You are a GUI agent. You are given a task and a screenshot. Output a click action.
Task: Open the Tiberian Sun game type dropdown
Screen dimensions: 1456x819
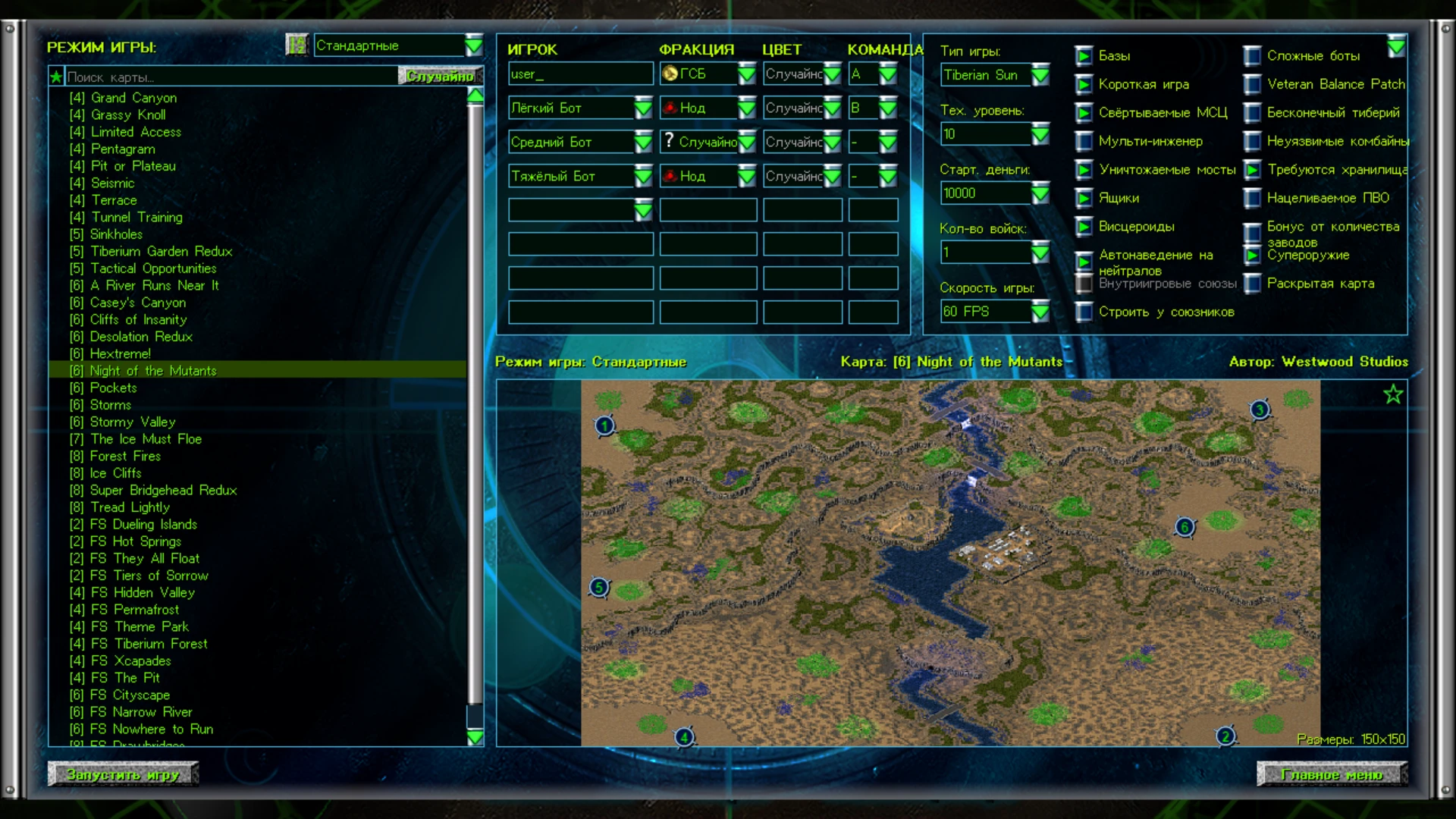pyautogui.click(x=1040, y=75)
